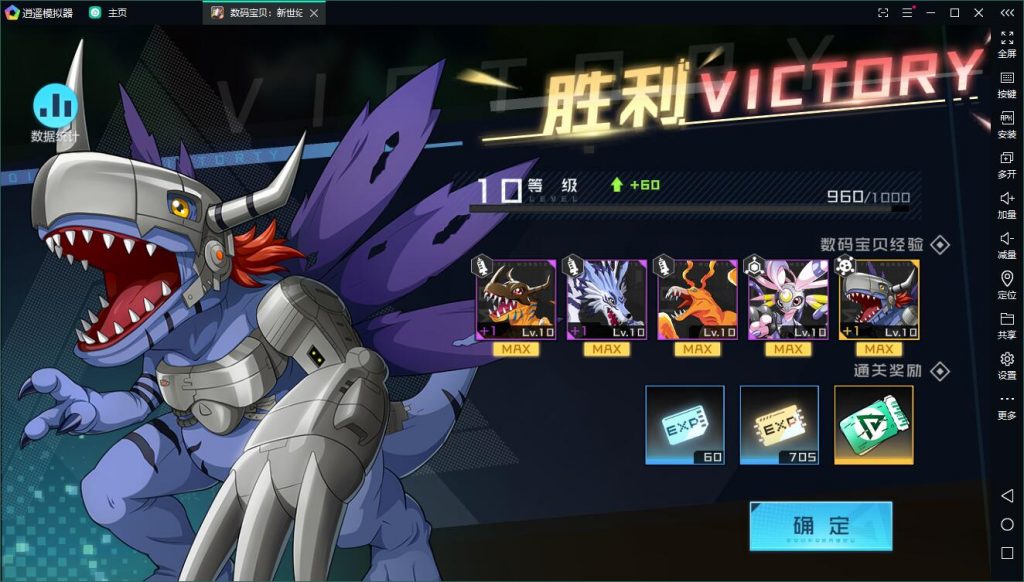Select the orange dinosaur Digimon portrait

pyautogui.click(x=697, y=300)
